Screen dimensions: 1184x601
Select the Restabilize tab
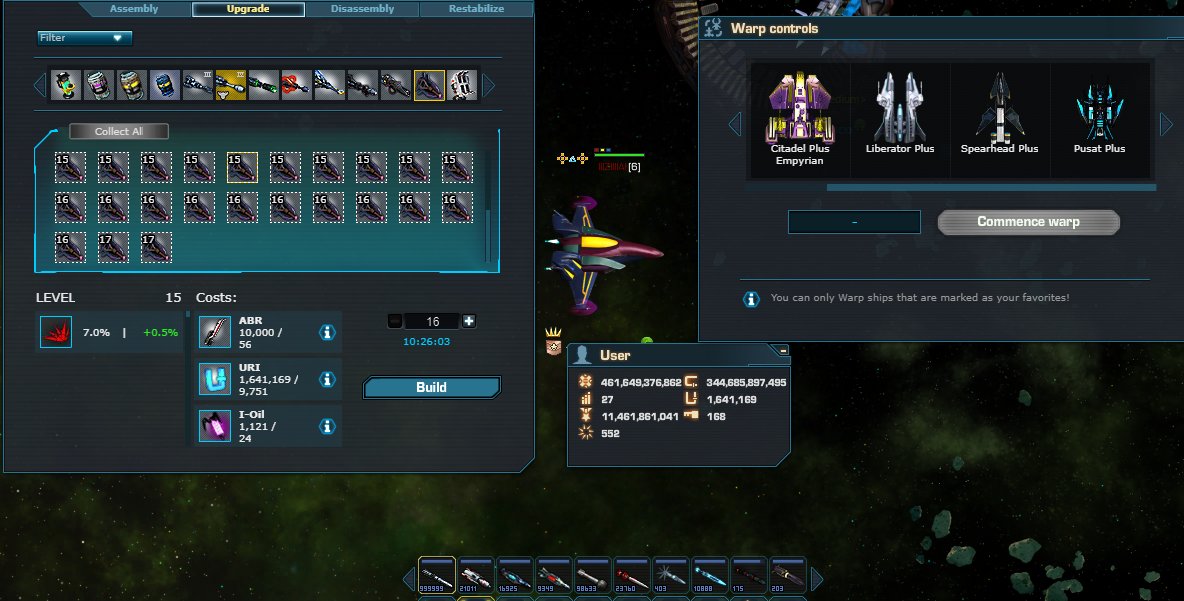[x=476, y=9]
